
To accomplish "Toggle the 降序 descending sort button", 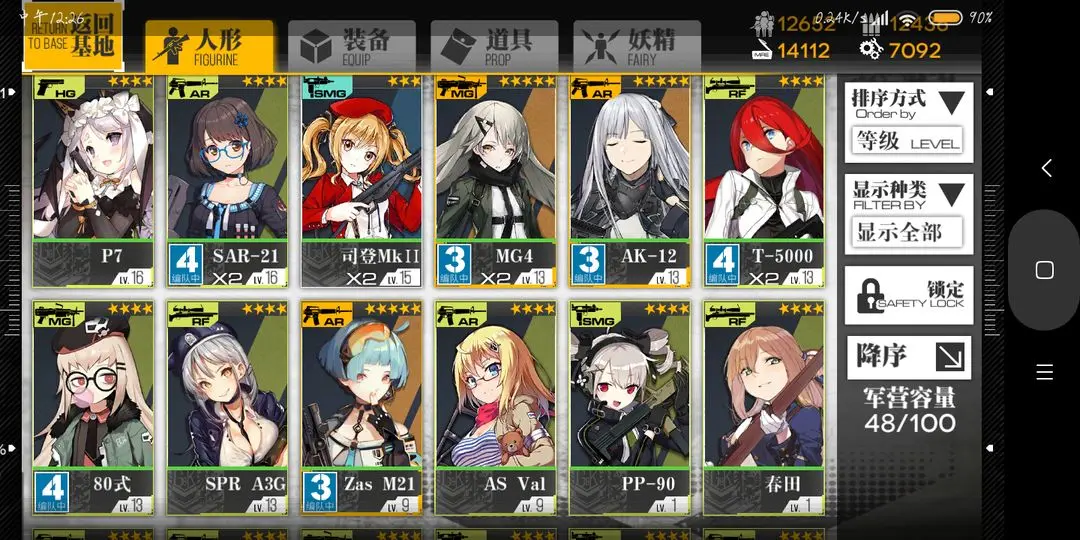I will tap(907, 356).
